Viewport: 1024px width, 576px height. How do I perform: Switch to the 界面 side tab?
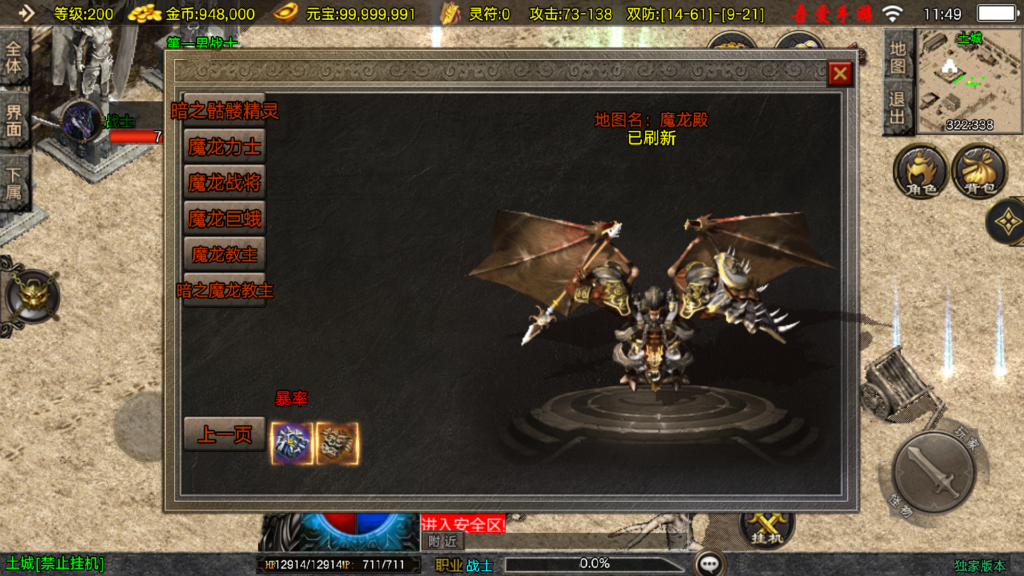coord(14,120)
